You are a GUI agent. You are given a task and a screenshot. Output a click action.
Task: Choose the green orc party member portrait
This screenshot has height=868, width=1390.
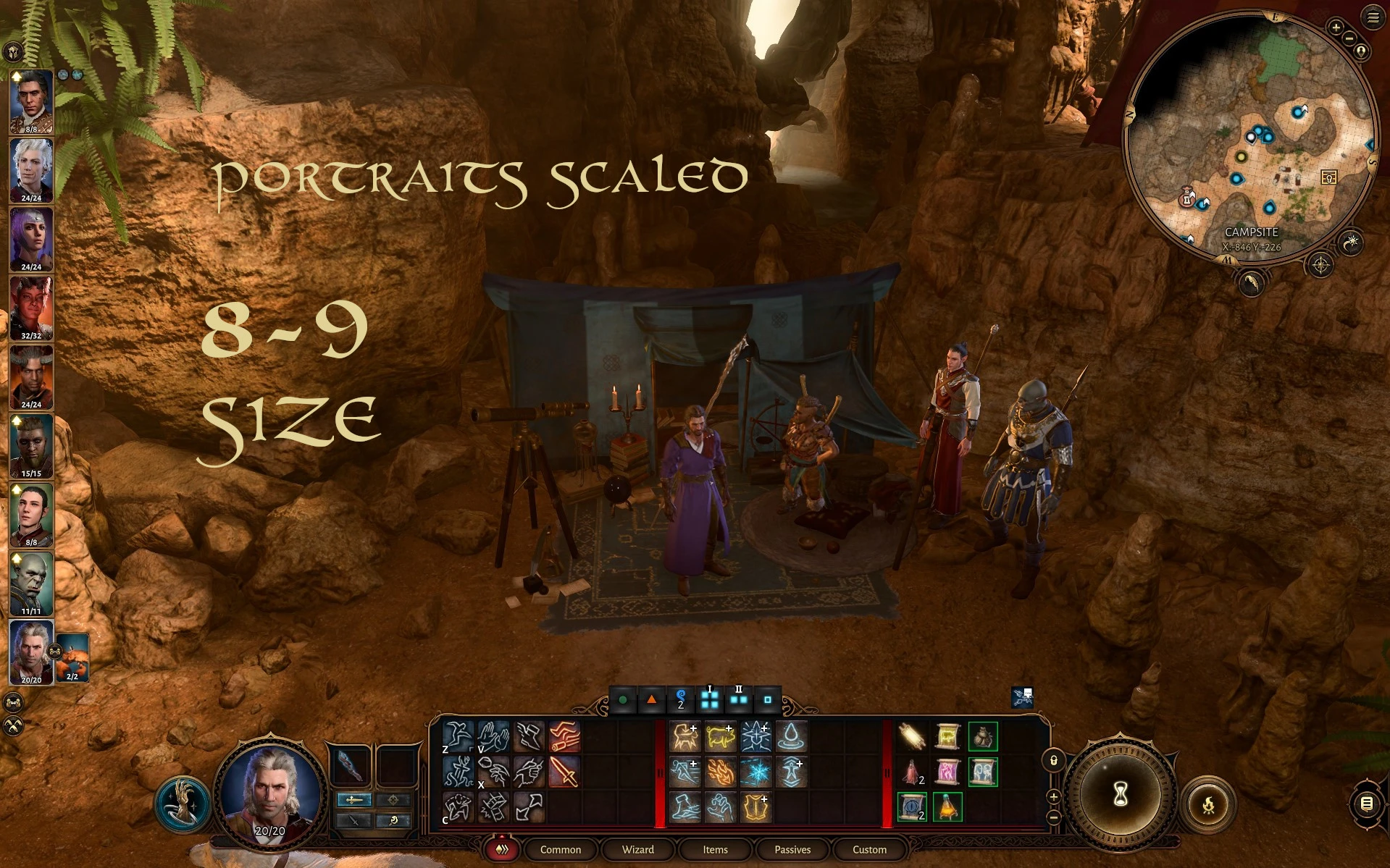click(31, 583)
